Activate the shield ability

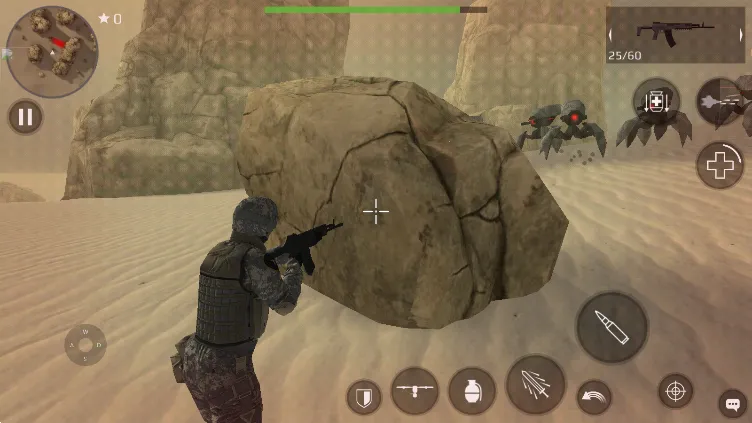coord(364,397)
